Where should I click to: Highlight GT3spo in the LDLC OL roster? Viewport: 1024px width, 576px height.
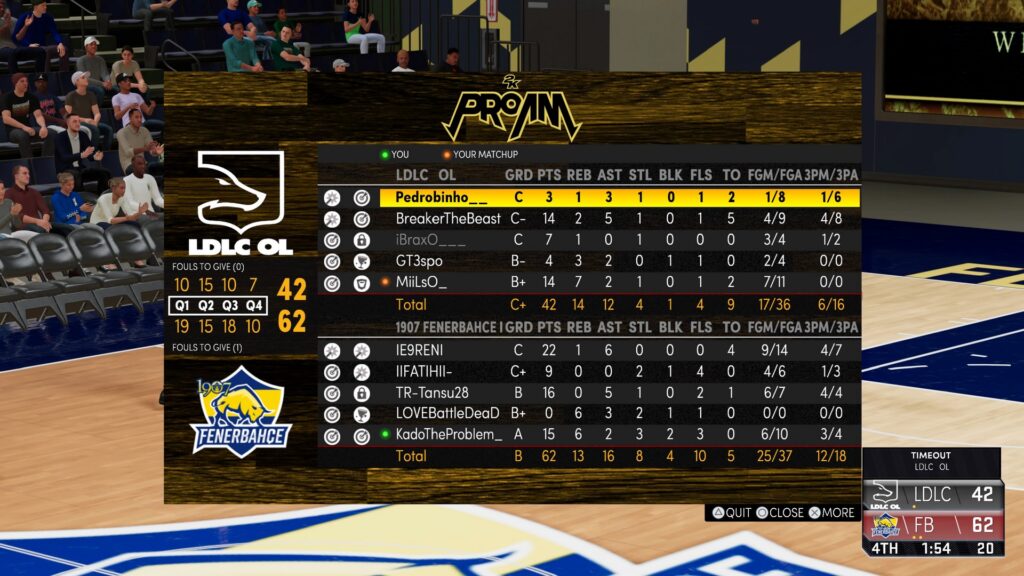point(422,261)
